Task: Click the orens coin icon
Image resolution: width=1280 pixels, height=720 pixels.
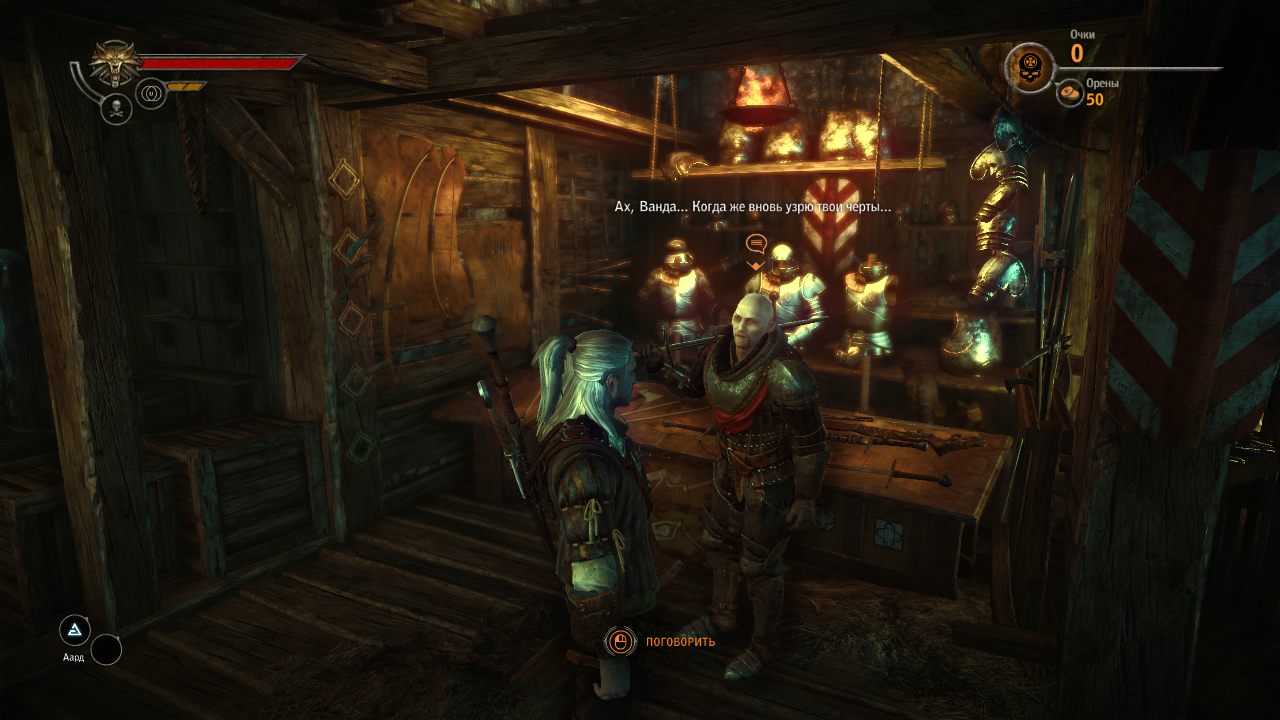Action: pos(1070,93)
